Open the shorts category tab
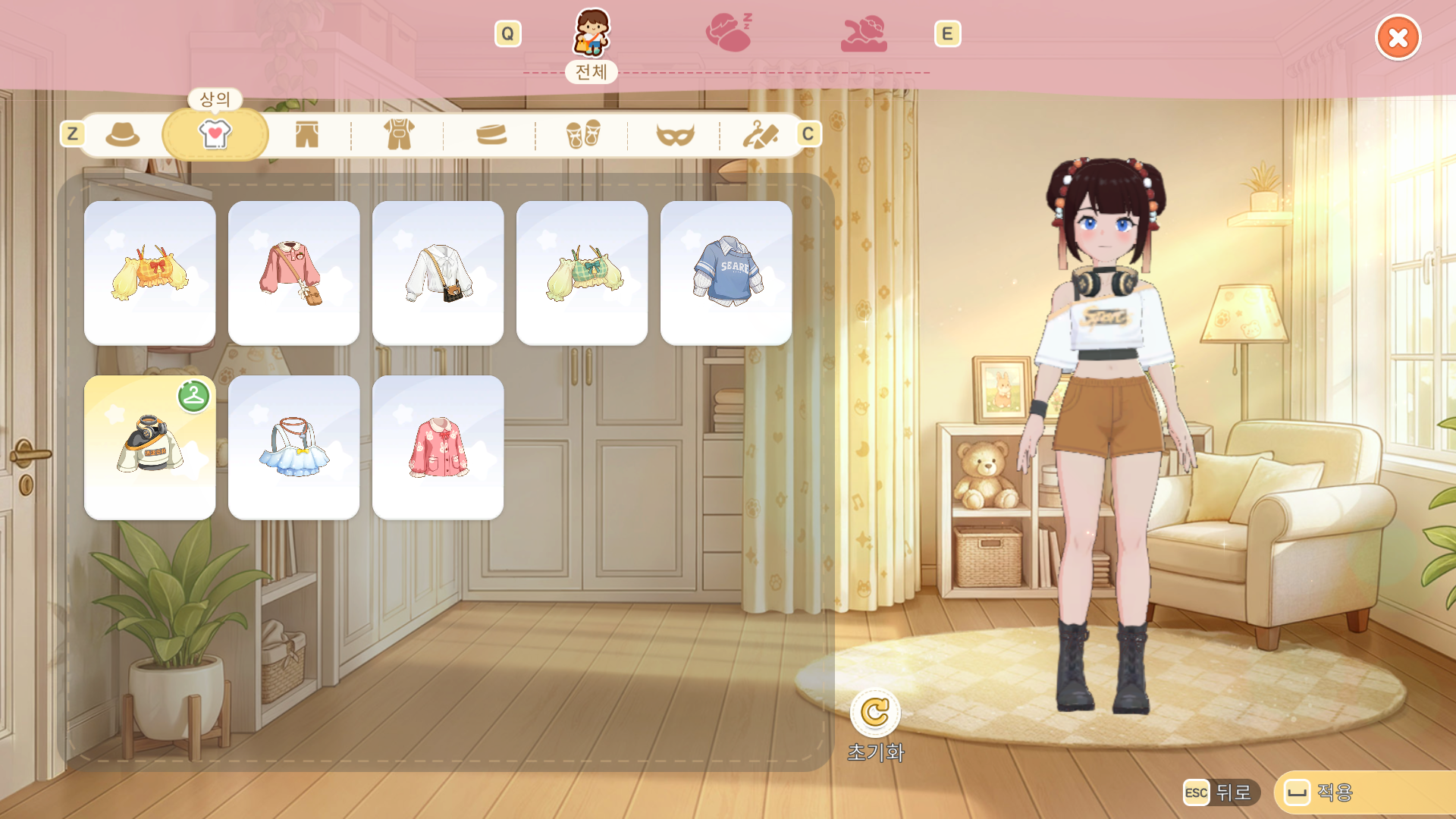The height and width of the screenshot is (819, 1456). click(x=307, y=135)
